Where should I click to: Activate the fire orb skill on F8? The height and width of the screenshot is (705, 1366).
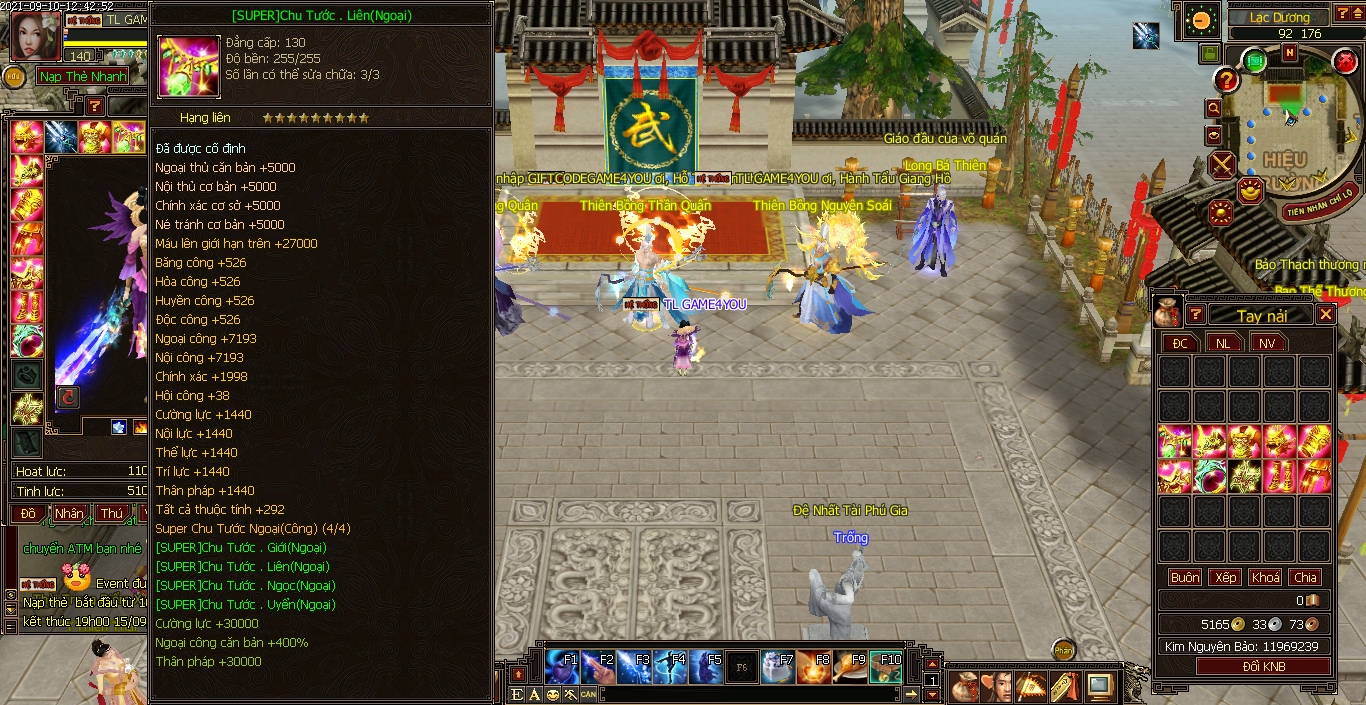[x=814, y=666]
